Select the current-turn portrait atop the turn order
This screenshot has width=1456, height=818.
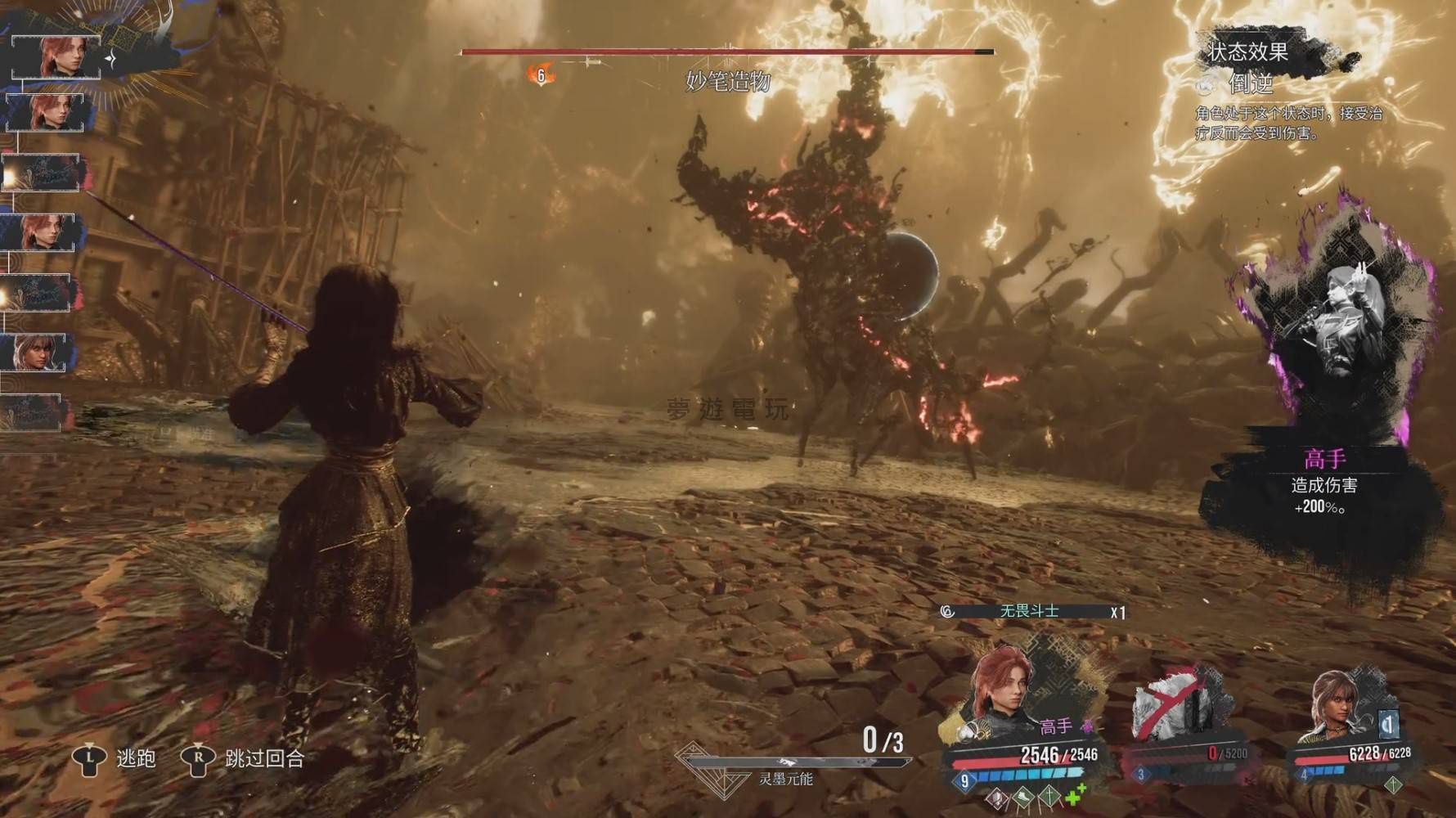57,56
